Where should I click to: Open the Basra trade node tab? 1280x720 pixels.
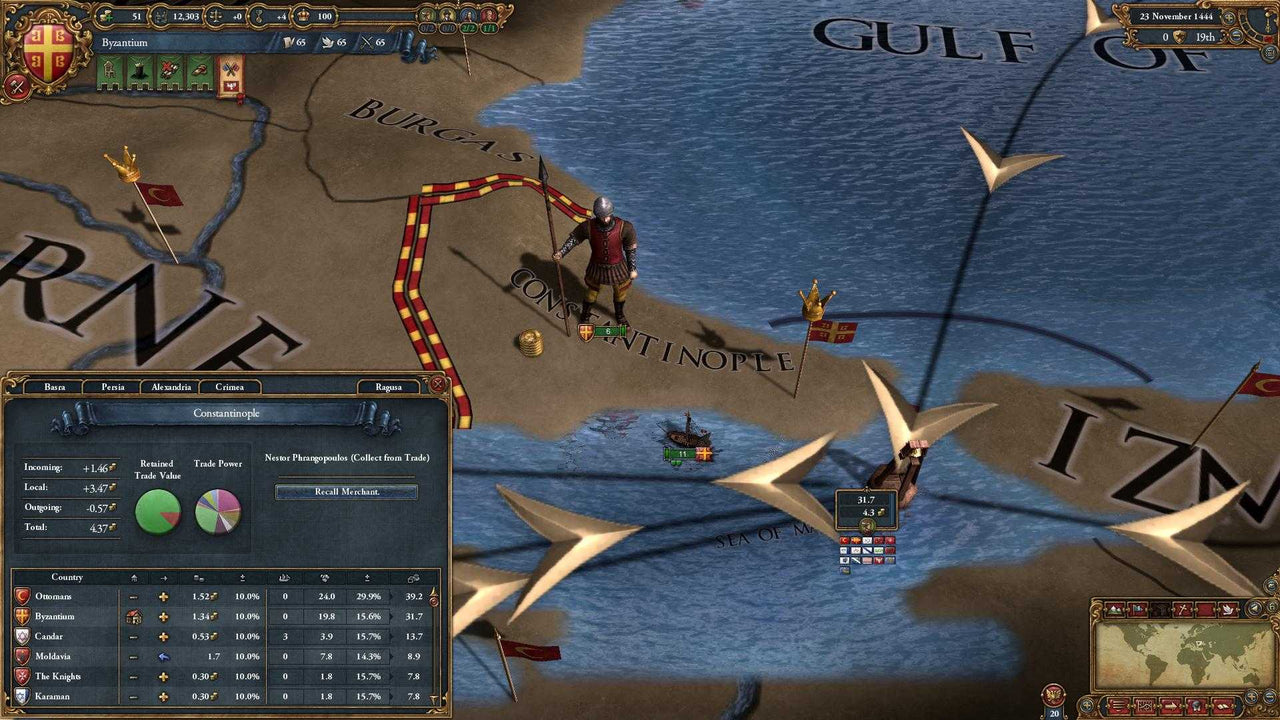coord(55,387)
